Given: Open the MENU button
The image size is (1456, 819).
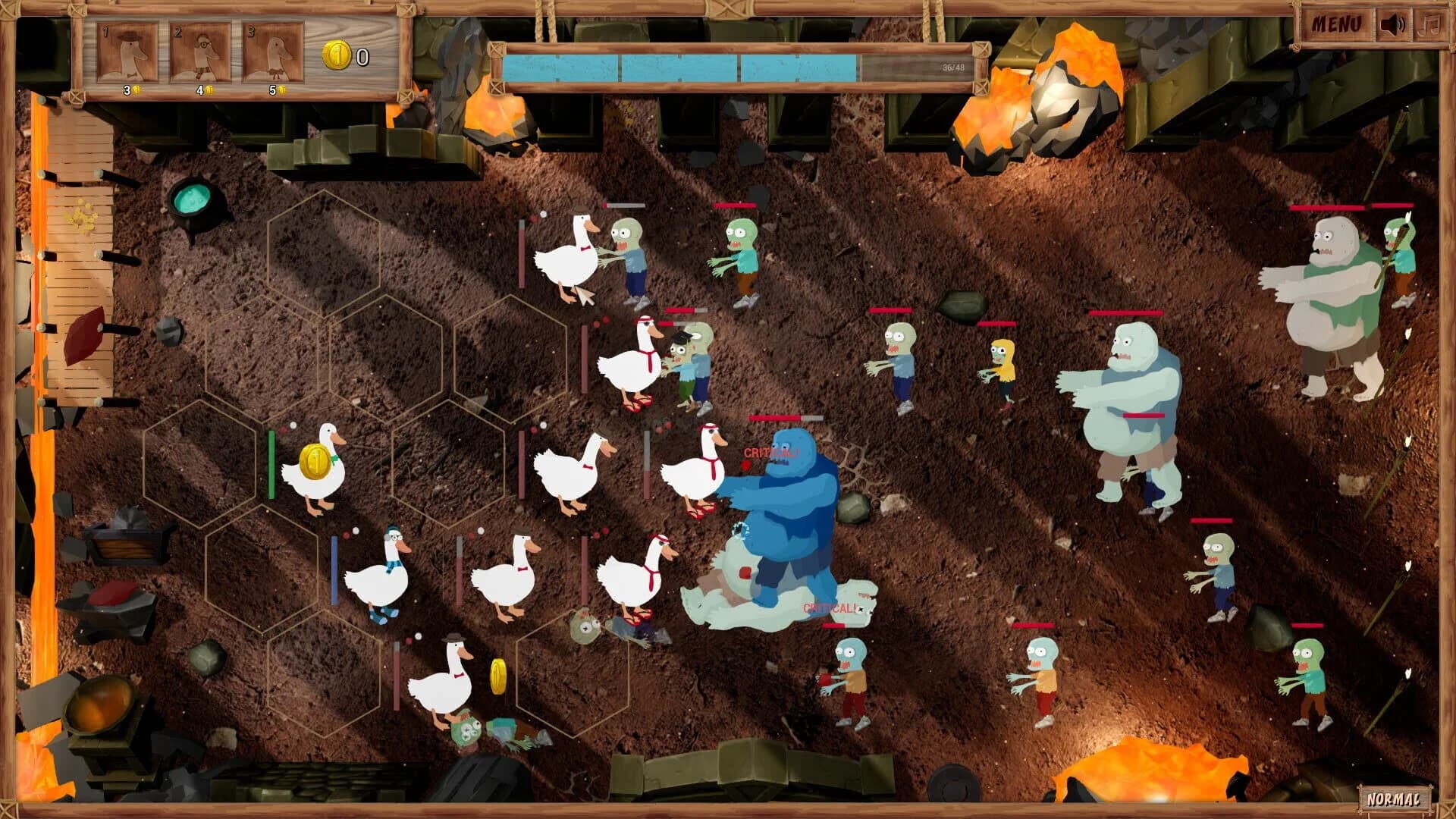Looking at the screenshot, I should (x=1335, y=25).
